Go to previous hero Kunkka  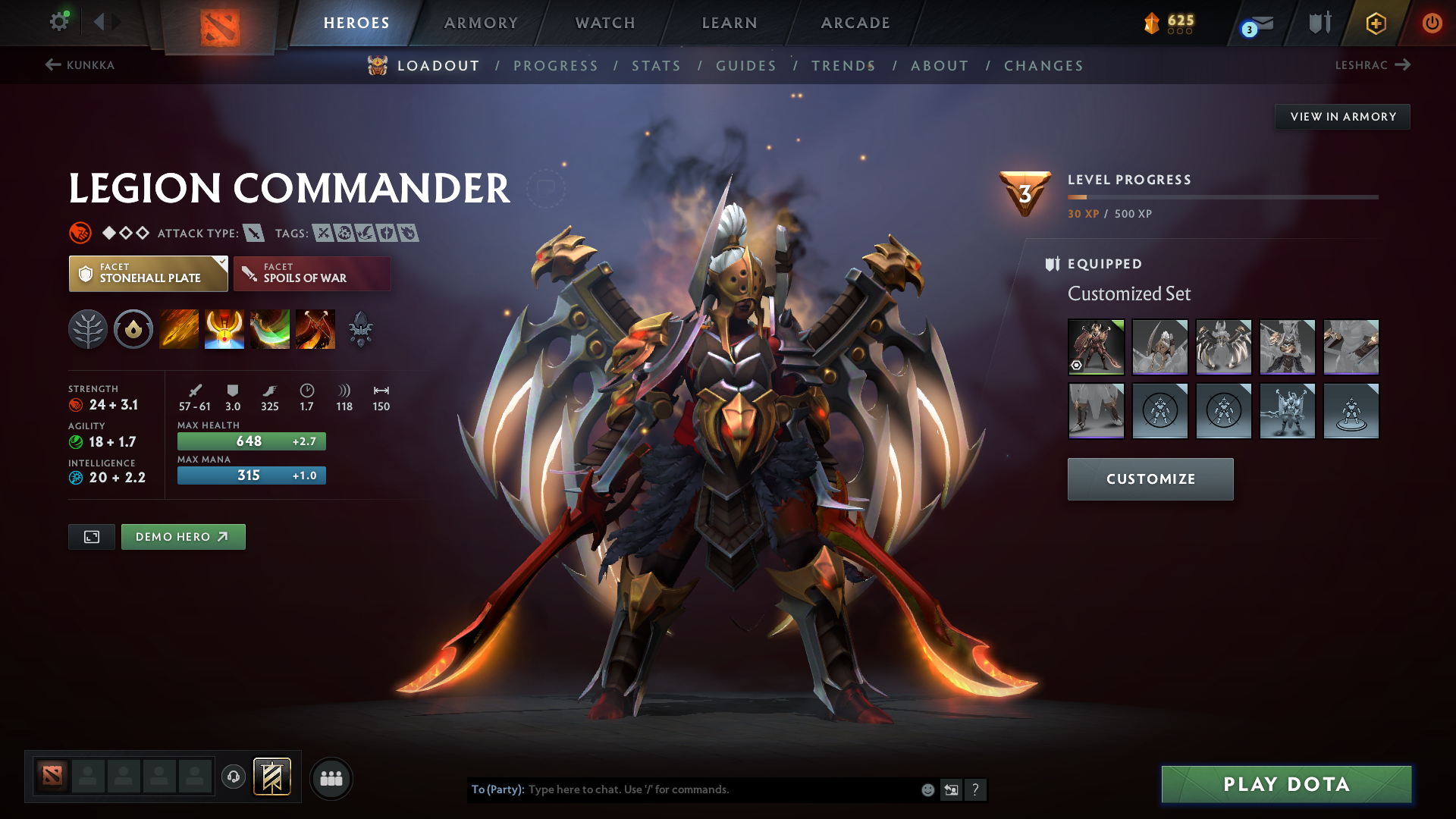(80, 65)
